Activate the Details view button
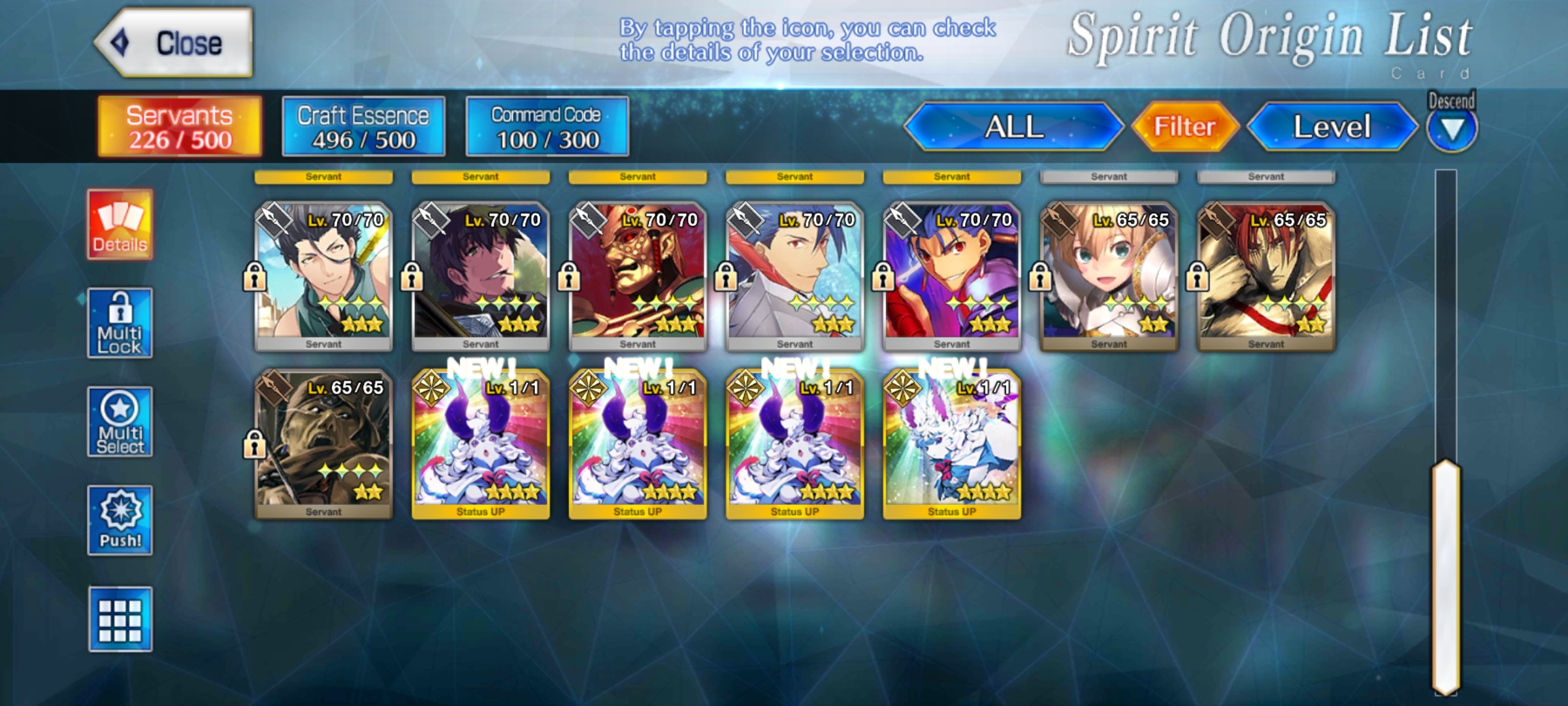 click(x=120, y=225)
